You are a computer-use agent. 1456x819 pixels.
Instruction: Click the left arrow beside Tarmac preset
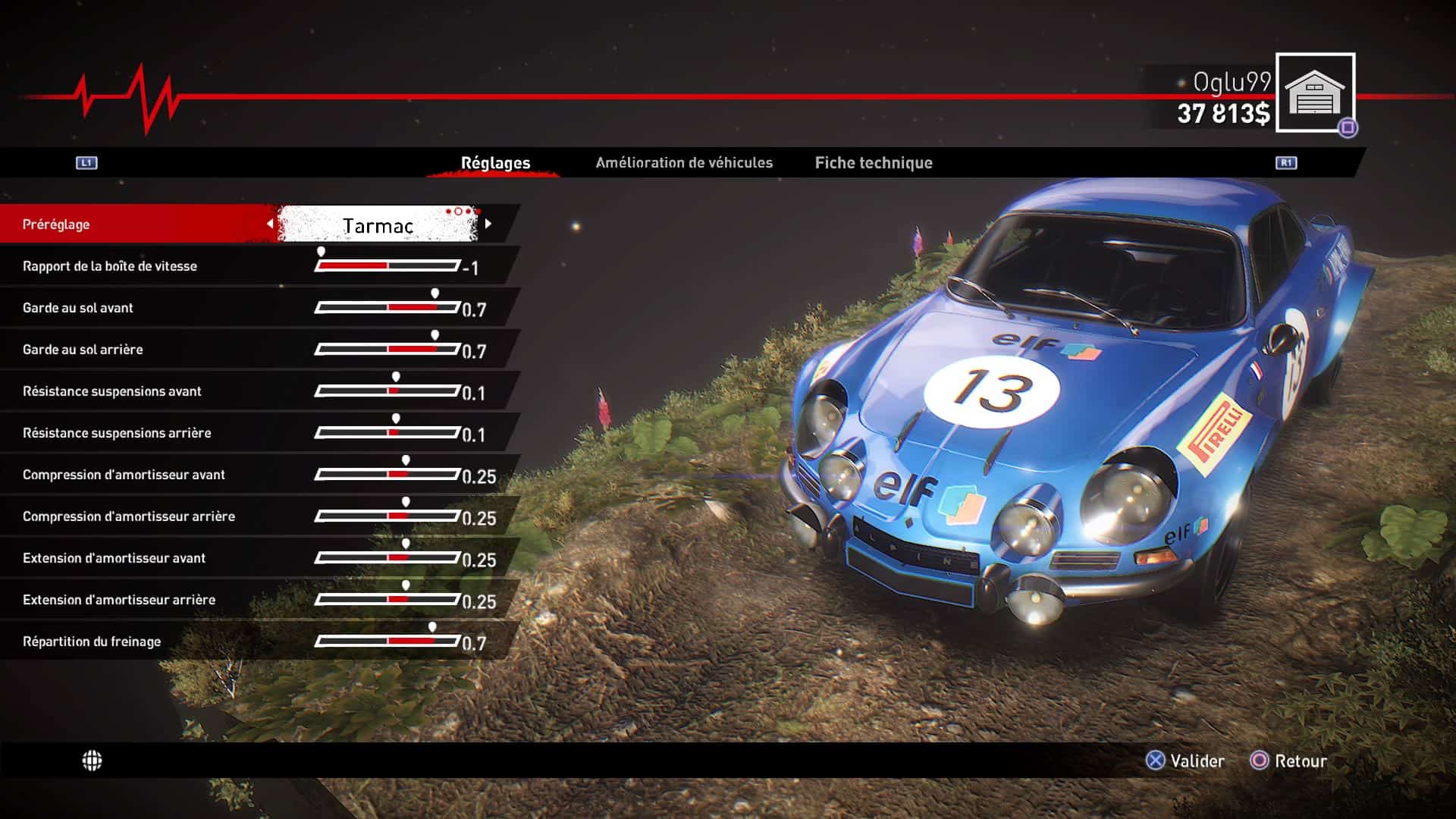[x=270, y=224]
